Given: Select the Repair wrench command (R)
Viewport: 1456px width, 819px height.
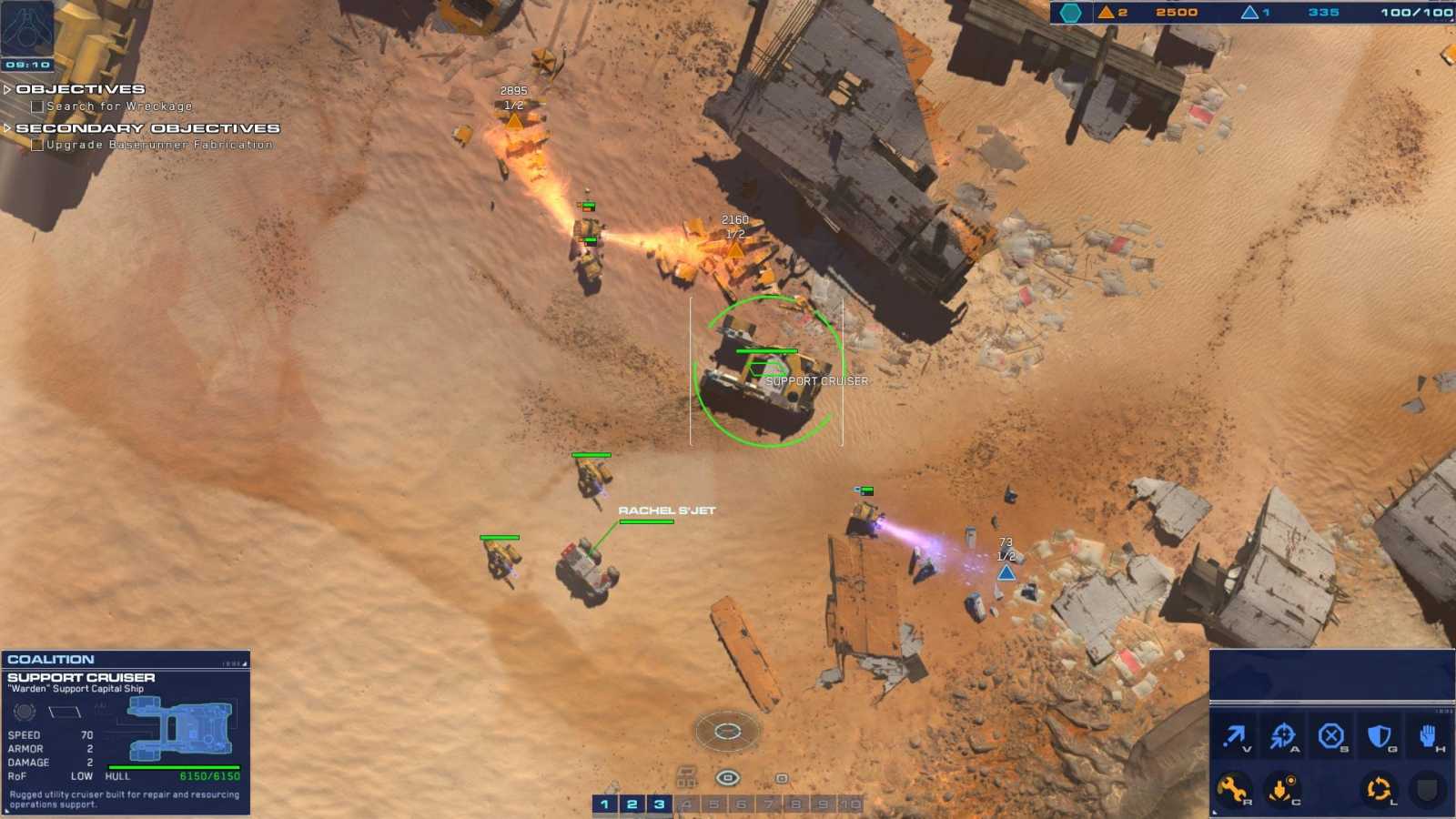Looking at the screenshot, I should pos(1236,788).
